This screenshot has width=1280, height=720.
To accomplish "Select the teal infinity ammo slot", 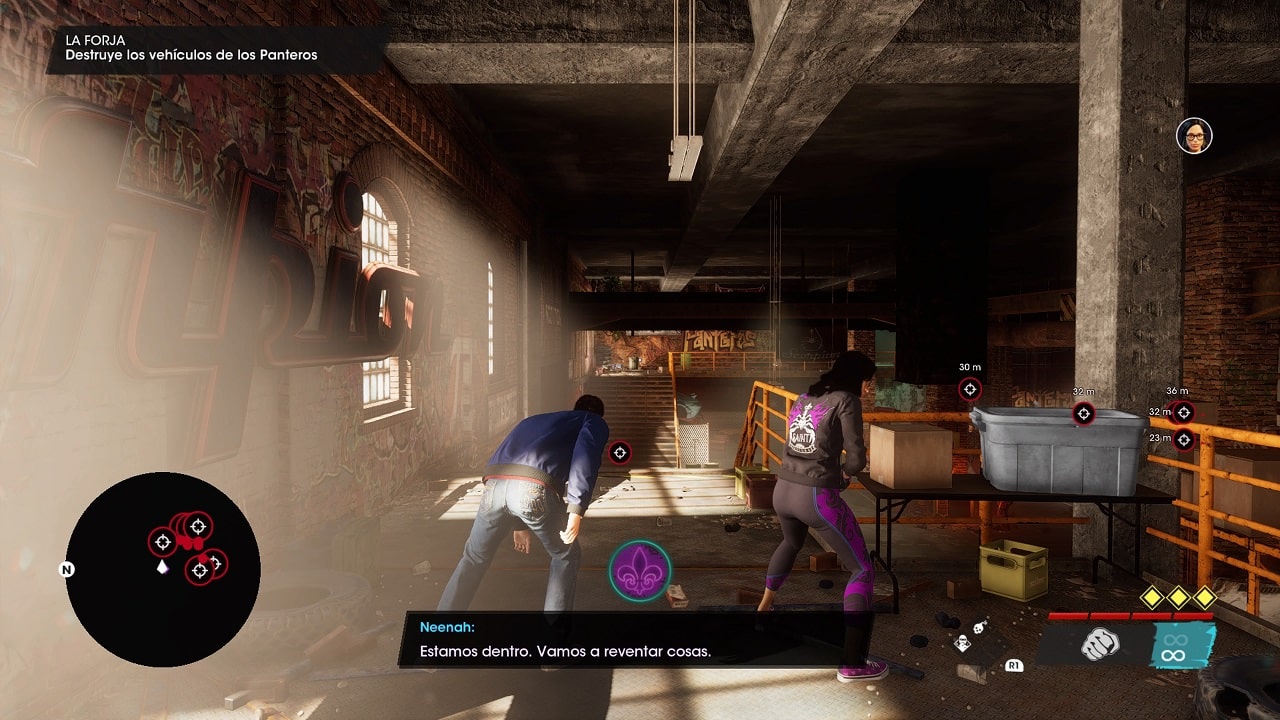I will coord(1174,645).
